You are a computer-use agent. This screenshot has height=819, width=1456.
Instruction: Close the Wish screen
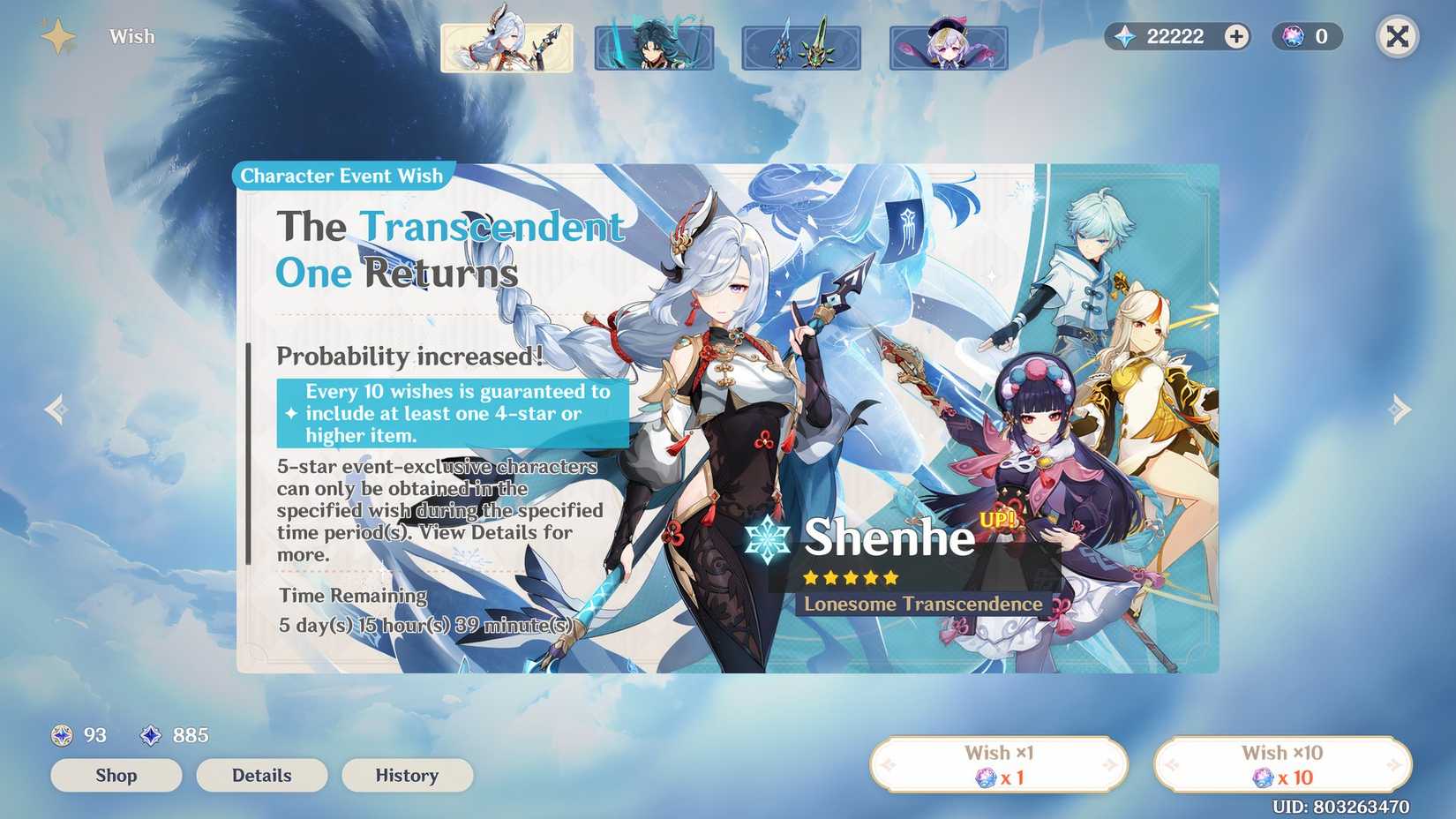click(x=1397, y=36)
